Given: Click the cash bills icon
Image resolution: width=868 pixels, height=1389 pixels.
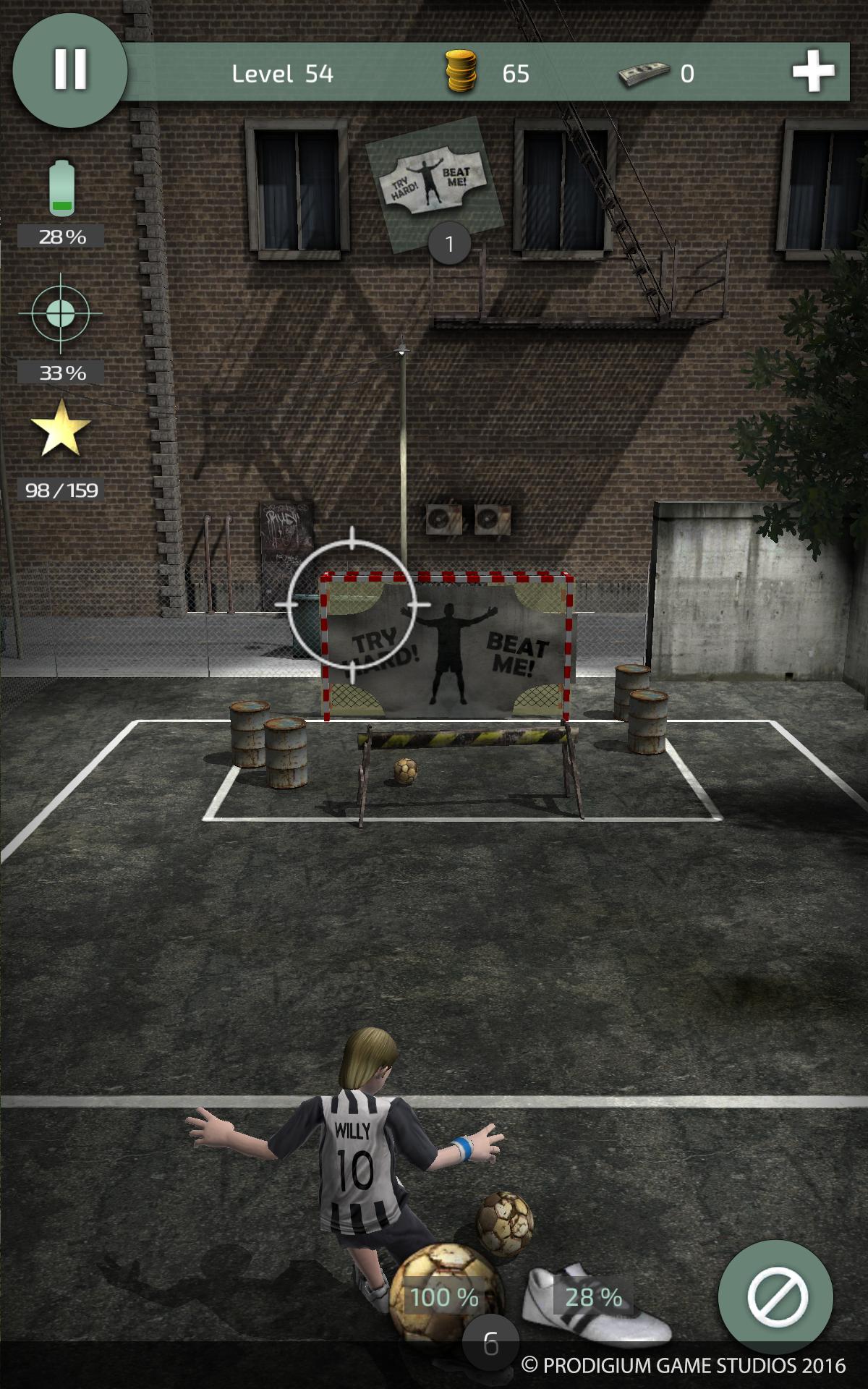Looking at the screenshot, I should coord(643,73).
